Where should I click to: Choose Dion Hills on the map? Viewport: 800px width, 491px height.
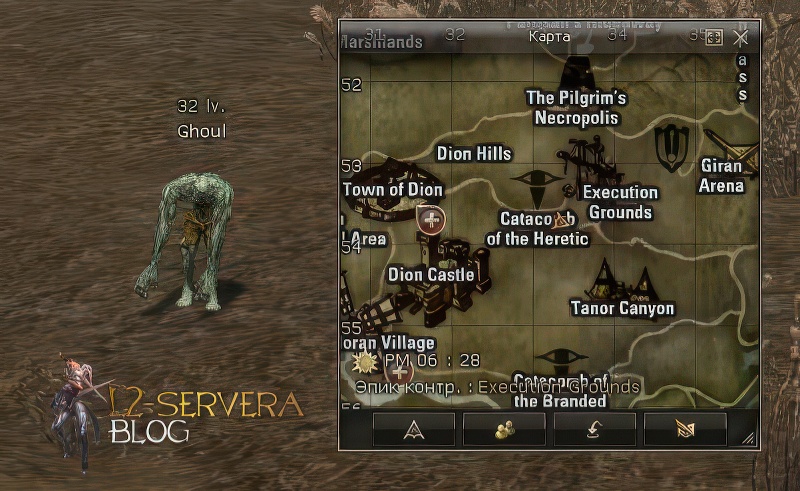[x=474, y=154]
